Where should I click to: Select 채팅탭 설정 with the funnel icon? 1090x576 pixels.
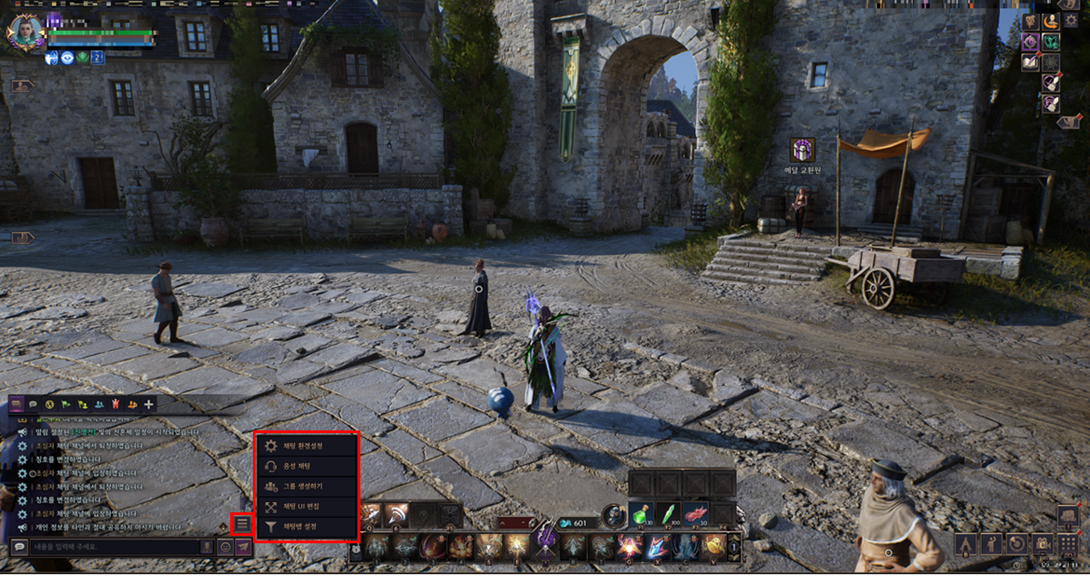pos(304,525)
